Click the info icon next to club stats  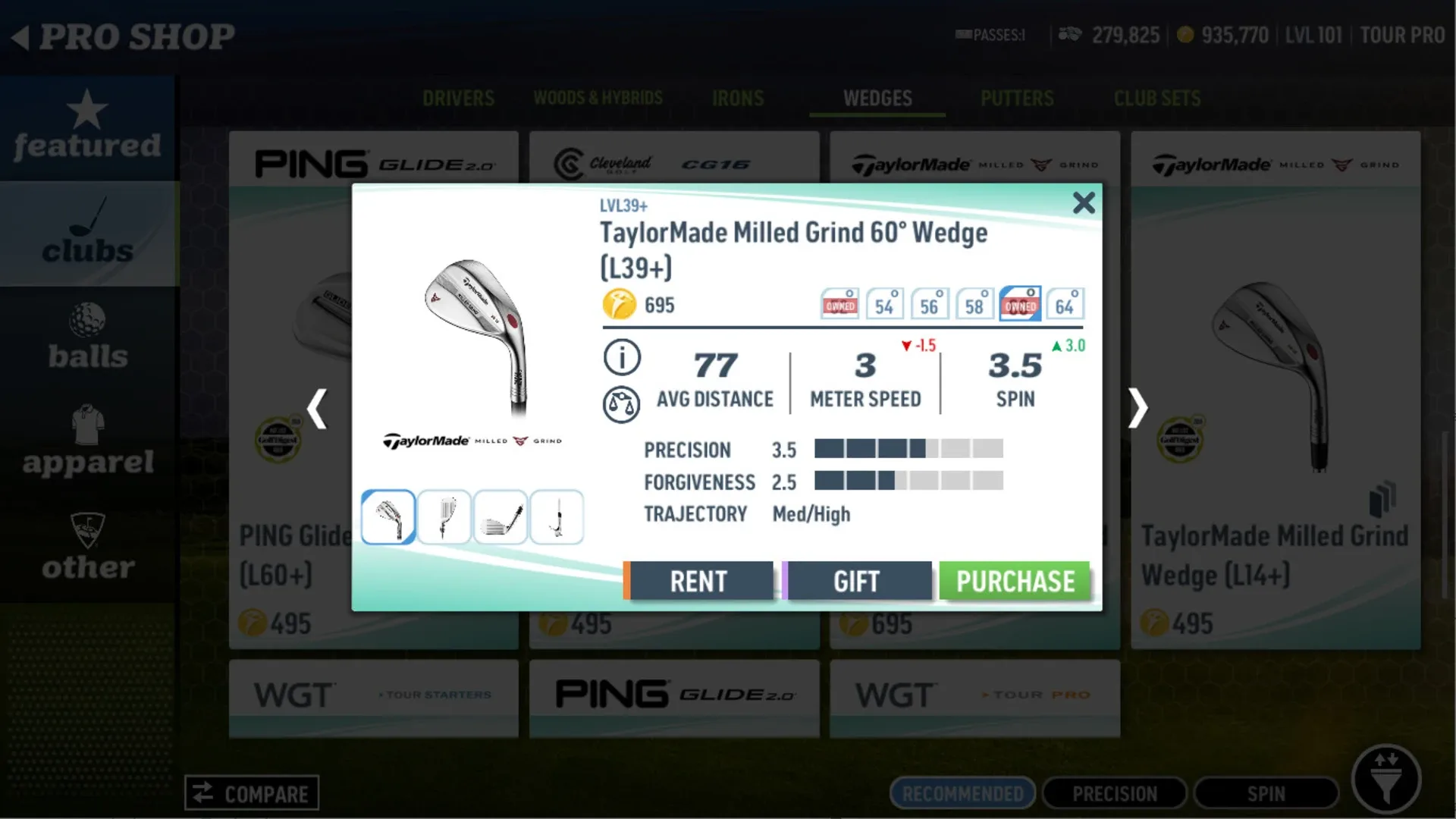(x=622, y=357)
